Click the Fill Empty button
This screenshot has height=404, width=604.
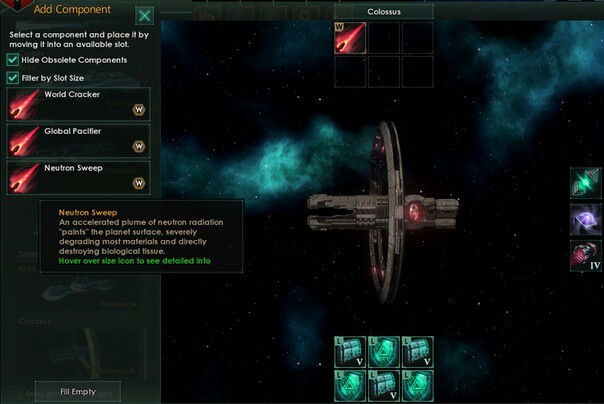coord(77,391)
